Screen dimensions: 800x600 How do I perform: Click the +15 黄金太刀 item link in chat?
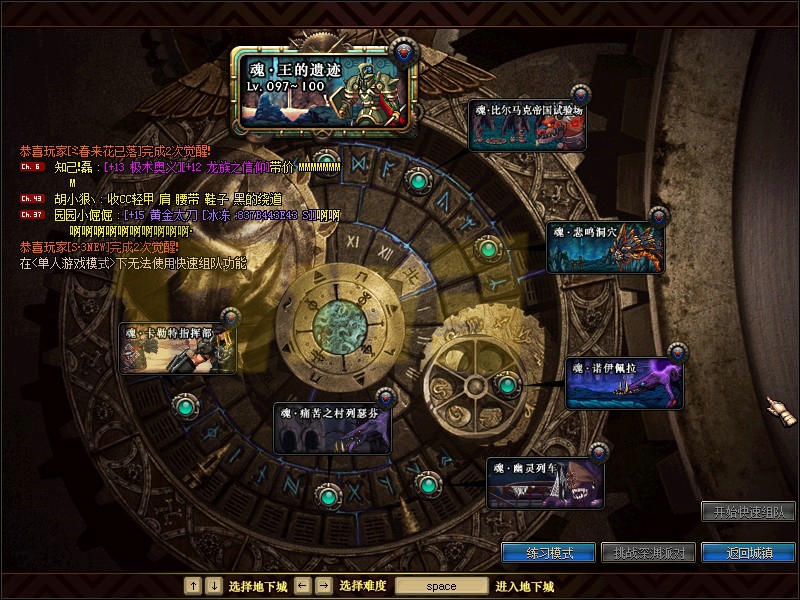(160, 215)
